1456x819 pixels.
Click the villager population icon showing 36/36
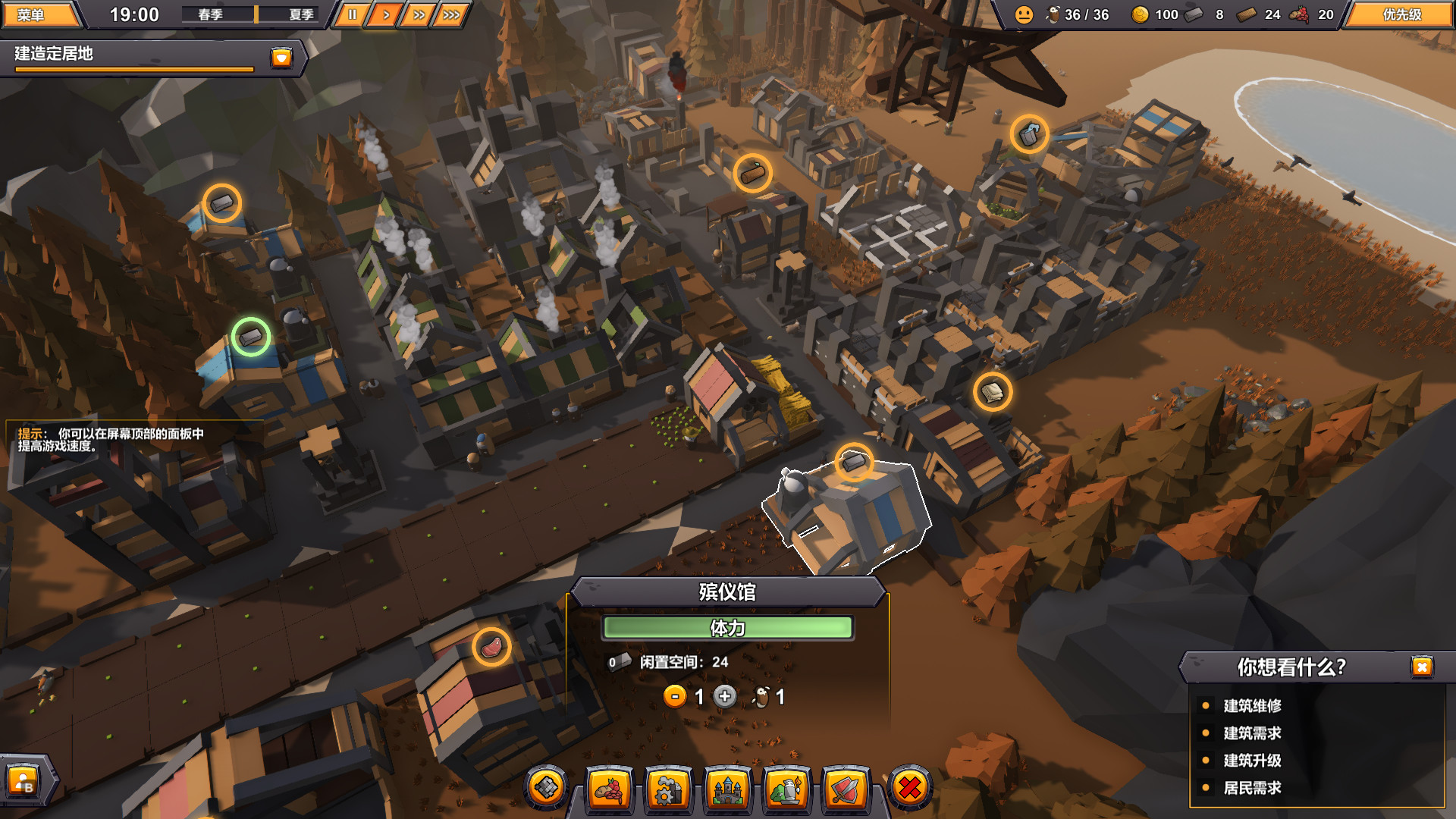click(1054, 14)
